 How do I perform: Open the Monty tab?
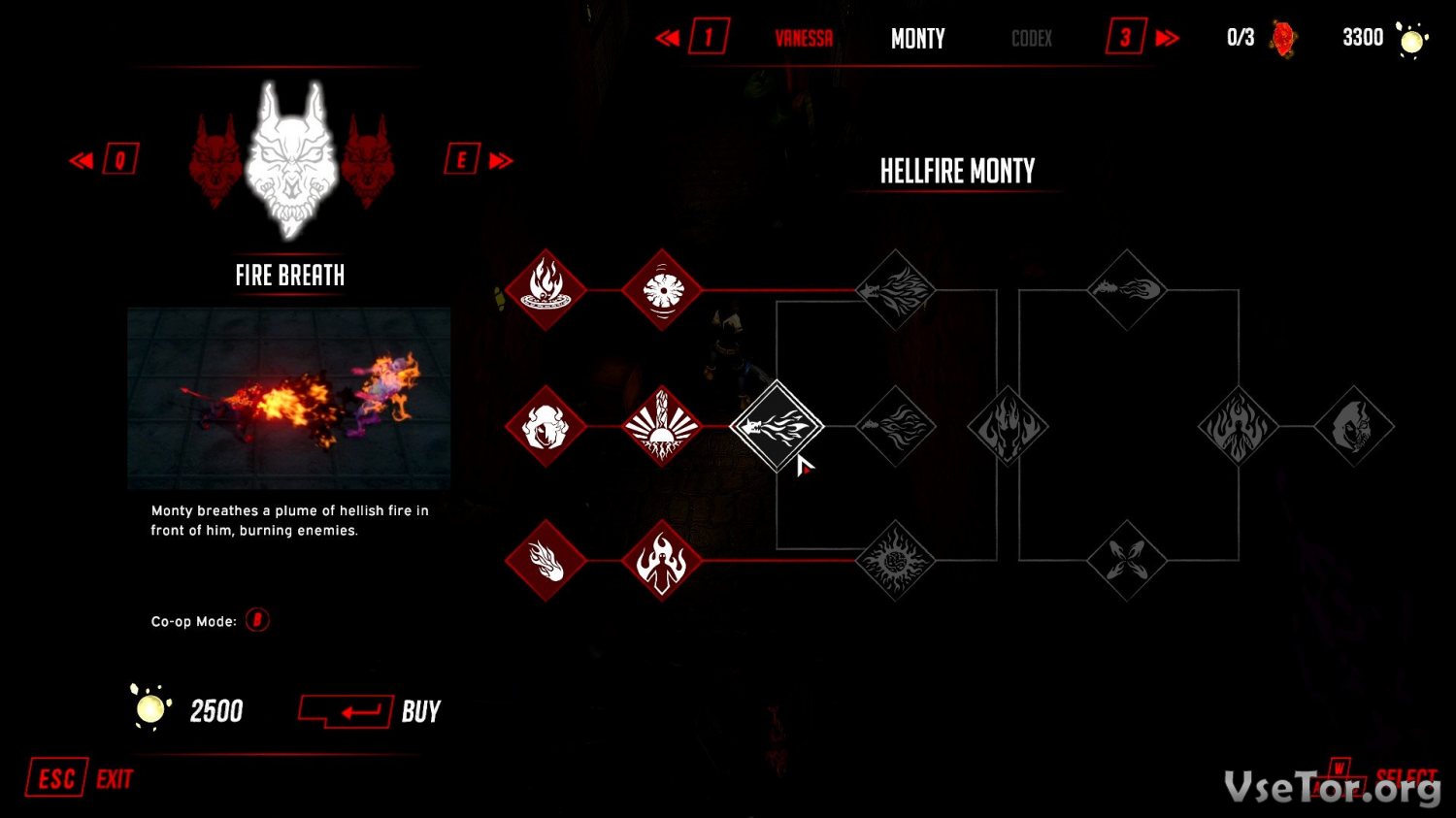[x=917, y=39]
